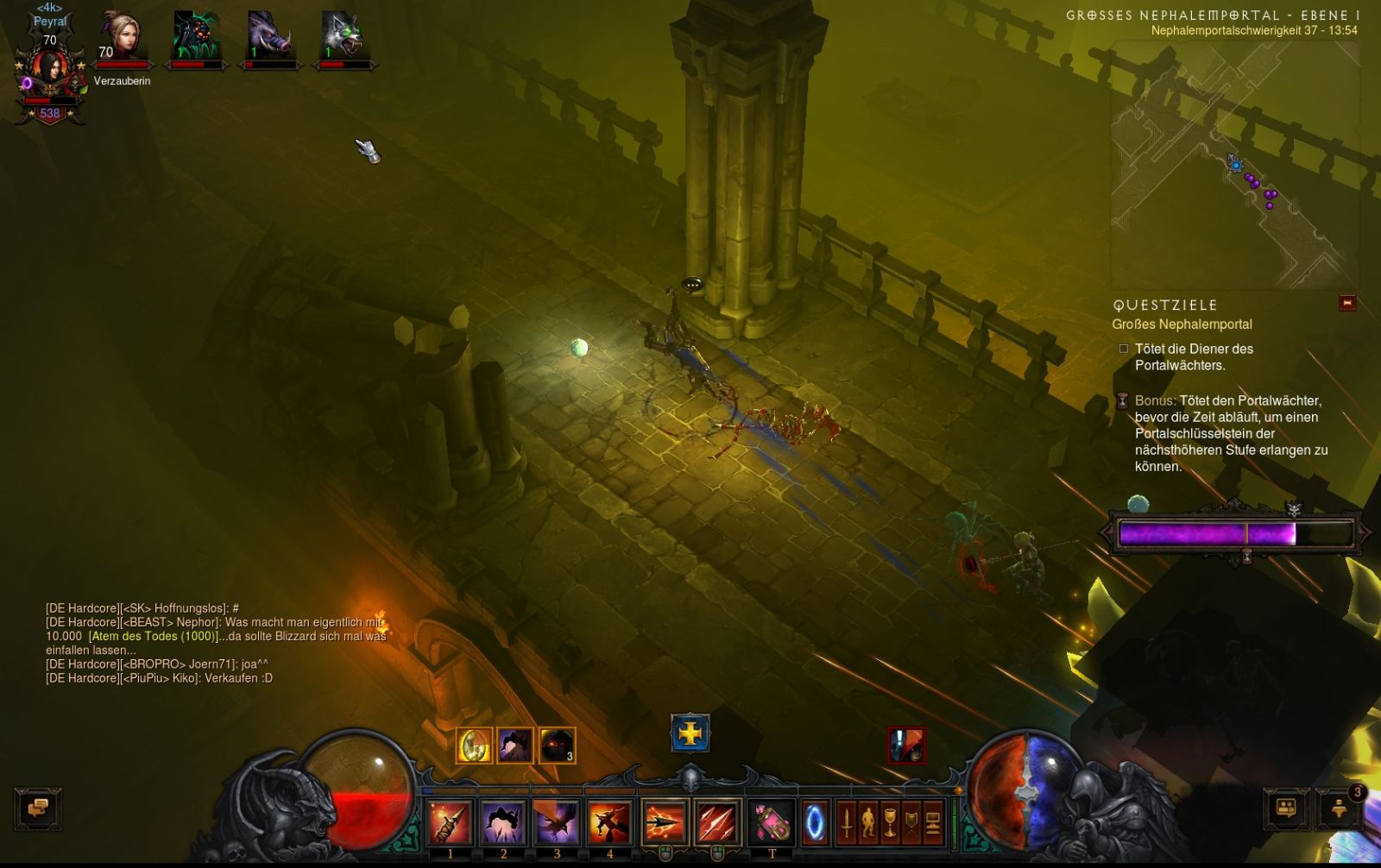This screenshot has height=868, width=1381.
Task: Select the flaming arrow left-mouse skill
Action: [x=664, y=822]
